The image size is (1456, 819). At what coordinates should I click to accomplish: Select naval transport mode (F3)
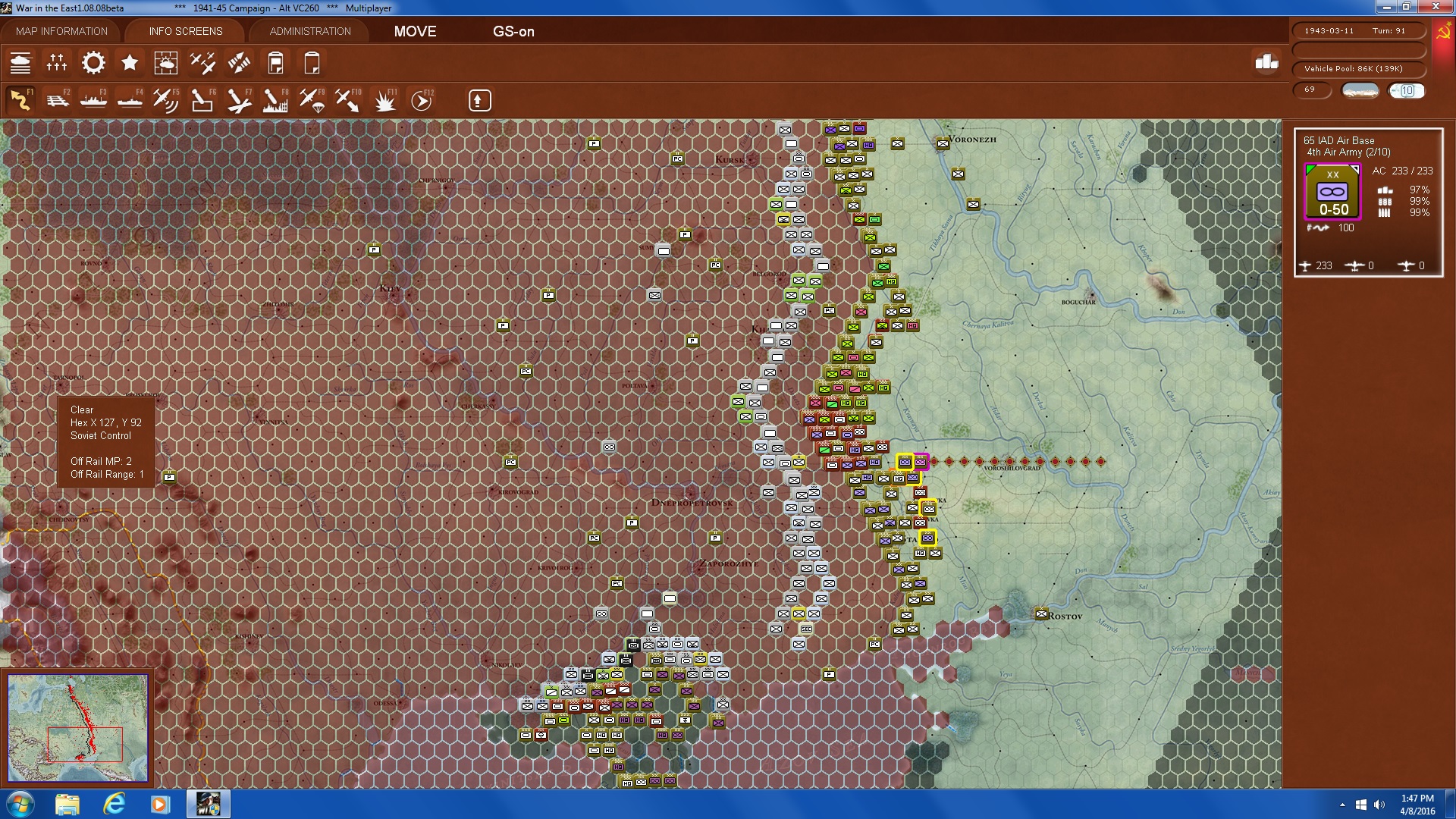pos(94,99)
